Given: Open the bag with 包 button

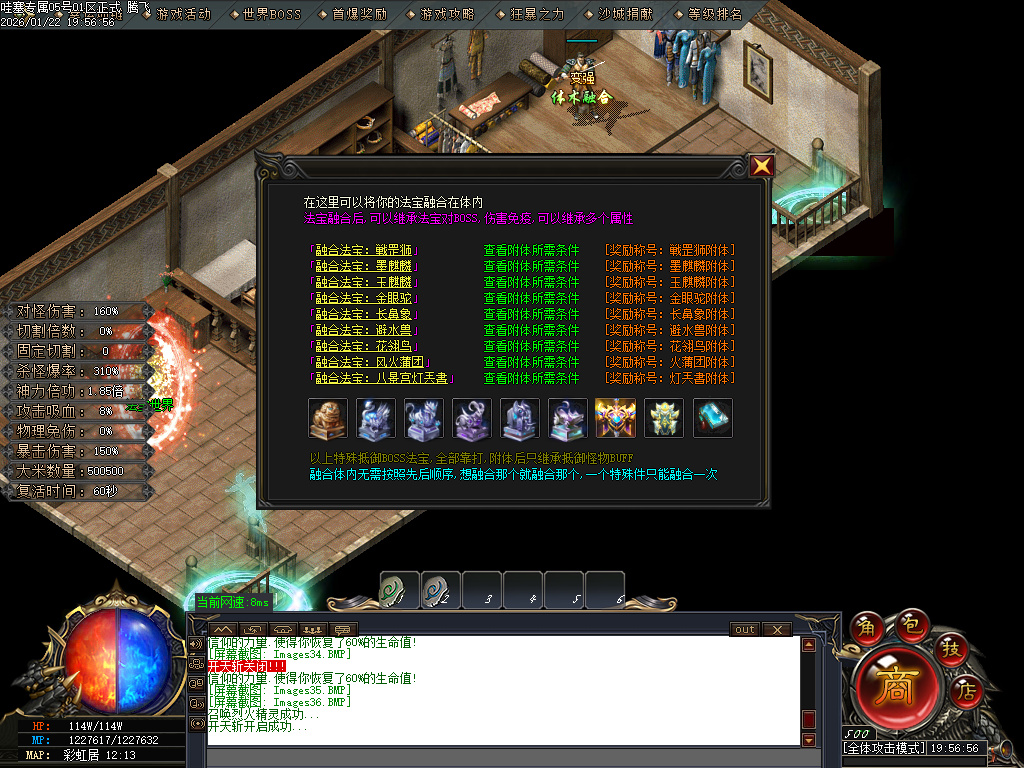Looking at the screenshot, I should click(910, 623).
